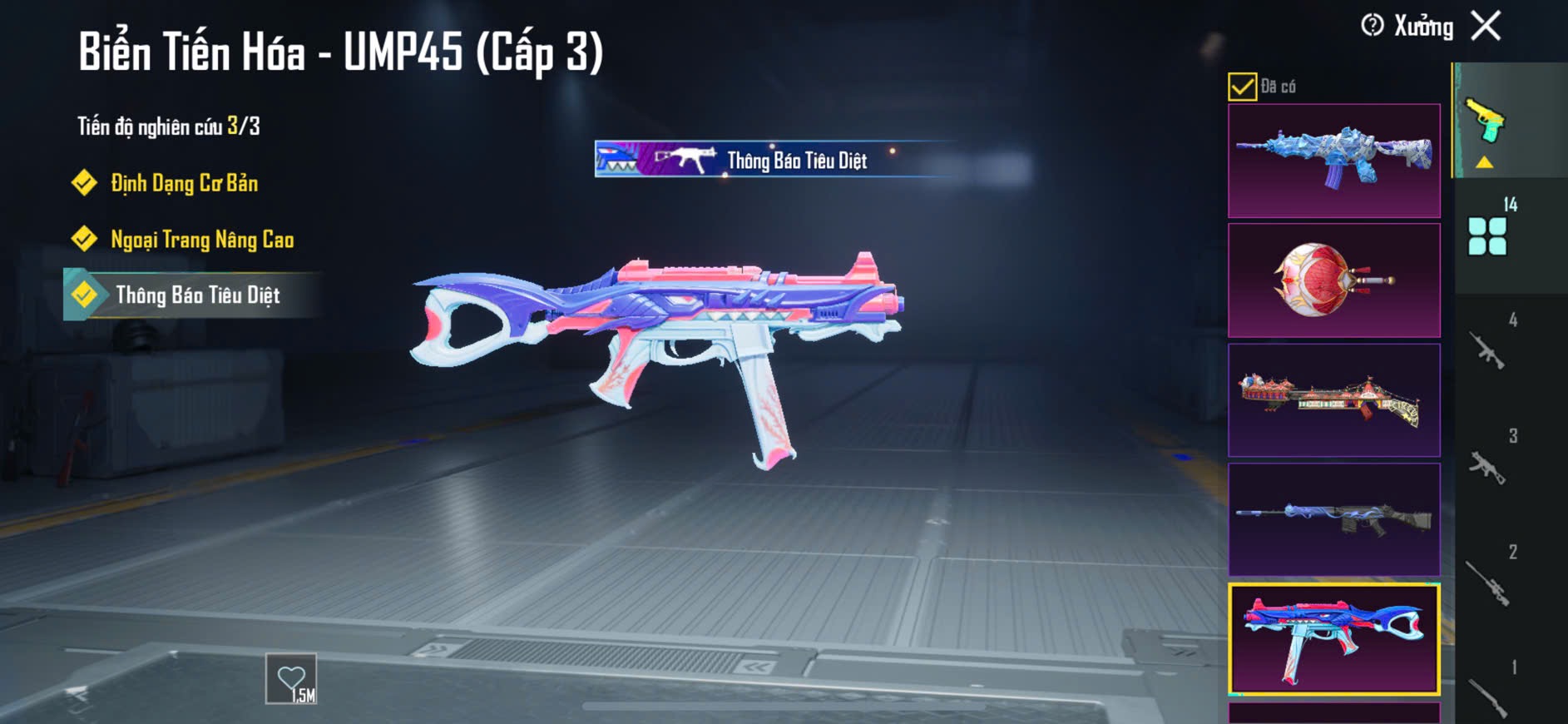Open the Xưởng help question mark
The height and width of the screenshot is (724, 1568).
[x=1373, y=26]
